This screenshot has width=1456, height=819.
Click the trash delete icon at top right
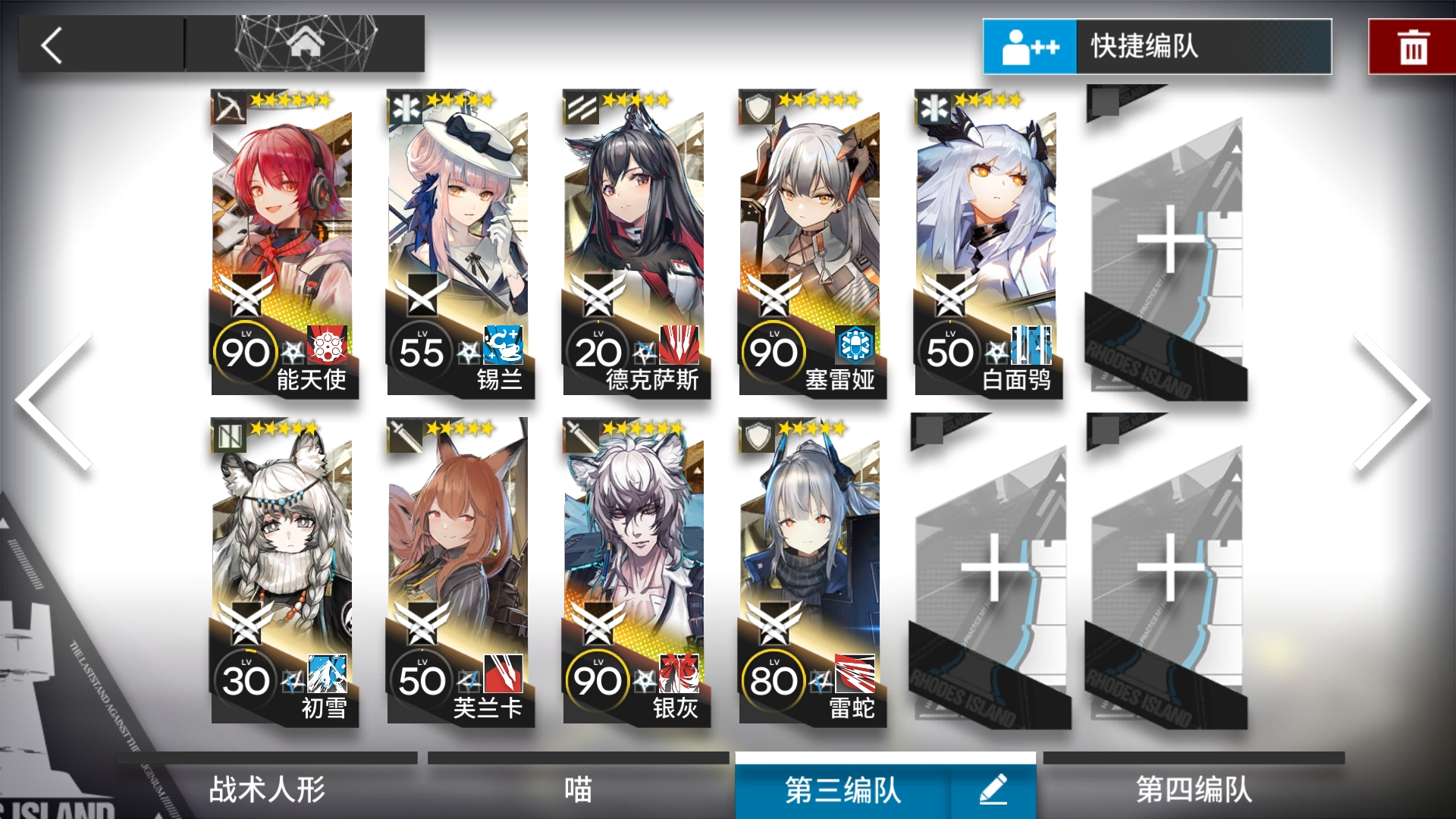pos(1412,45)
